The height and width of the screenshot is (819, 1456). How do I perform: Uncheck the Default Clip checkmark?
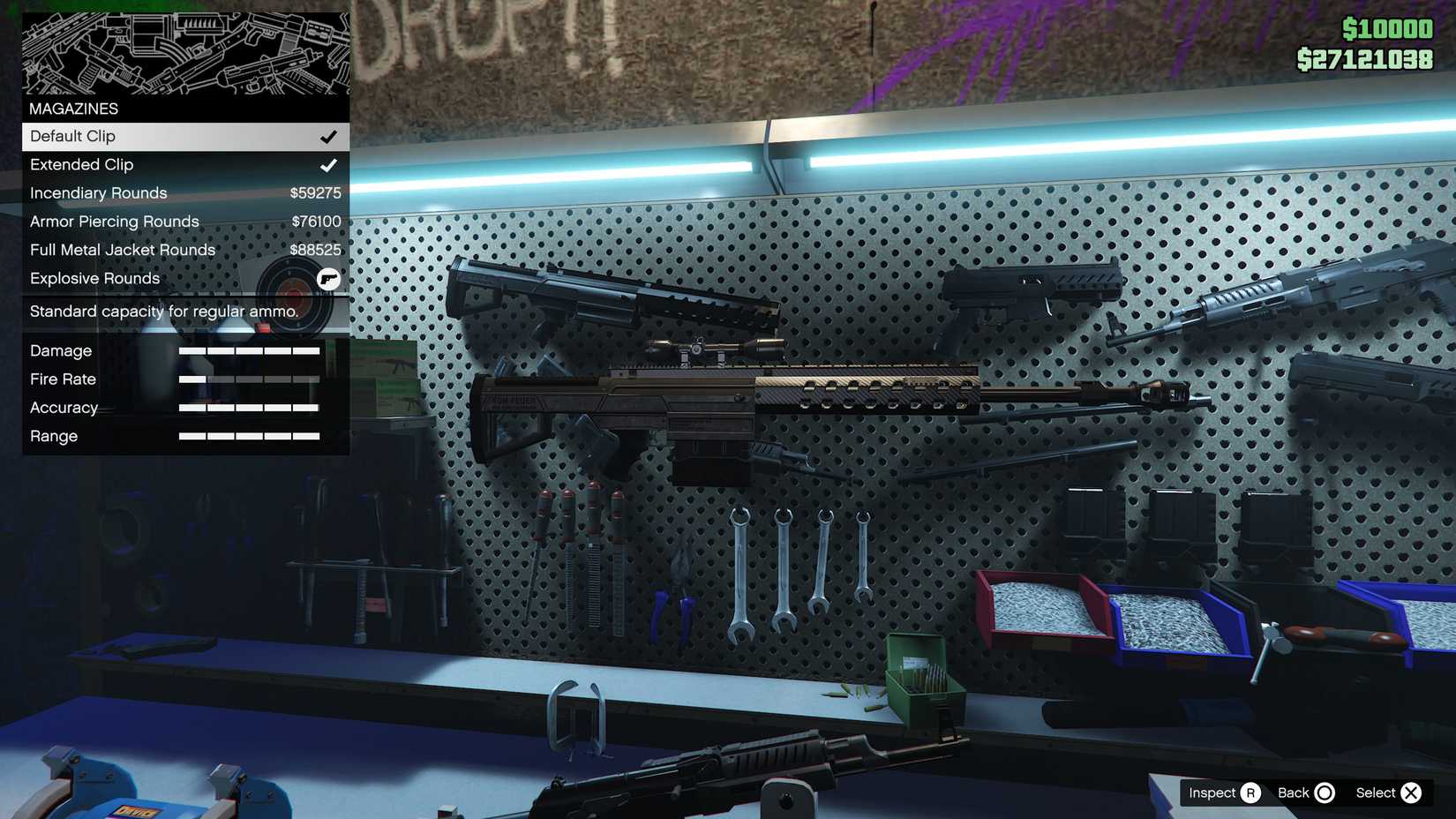click(330, 136)
